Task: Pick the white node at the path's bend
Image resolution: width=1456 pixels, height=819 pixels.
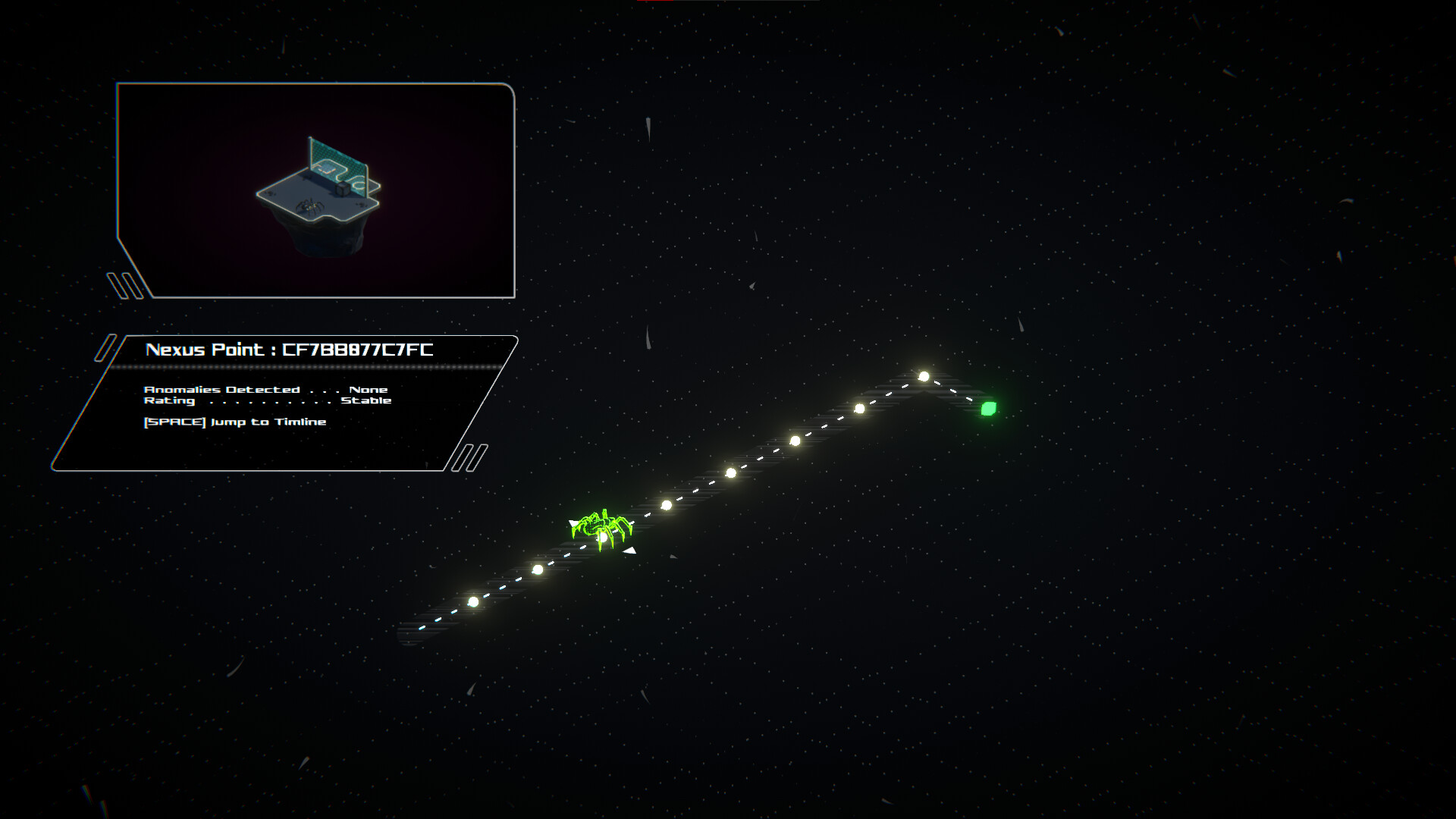Action: (924, 376)
